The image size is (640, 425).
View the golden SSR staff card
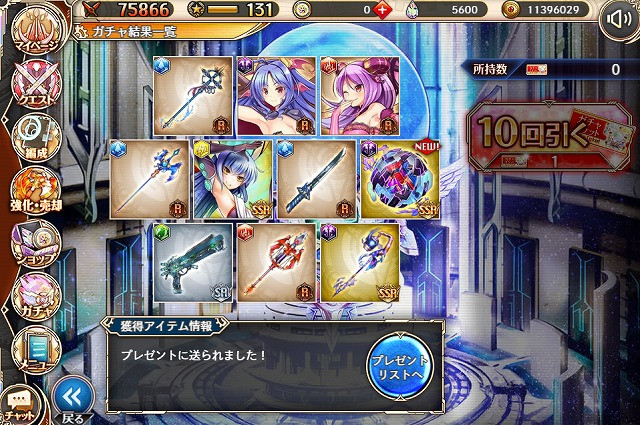point(358,262)
